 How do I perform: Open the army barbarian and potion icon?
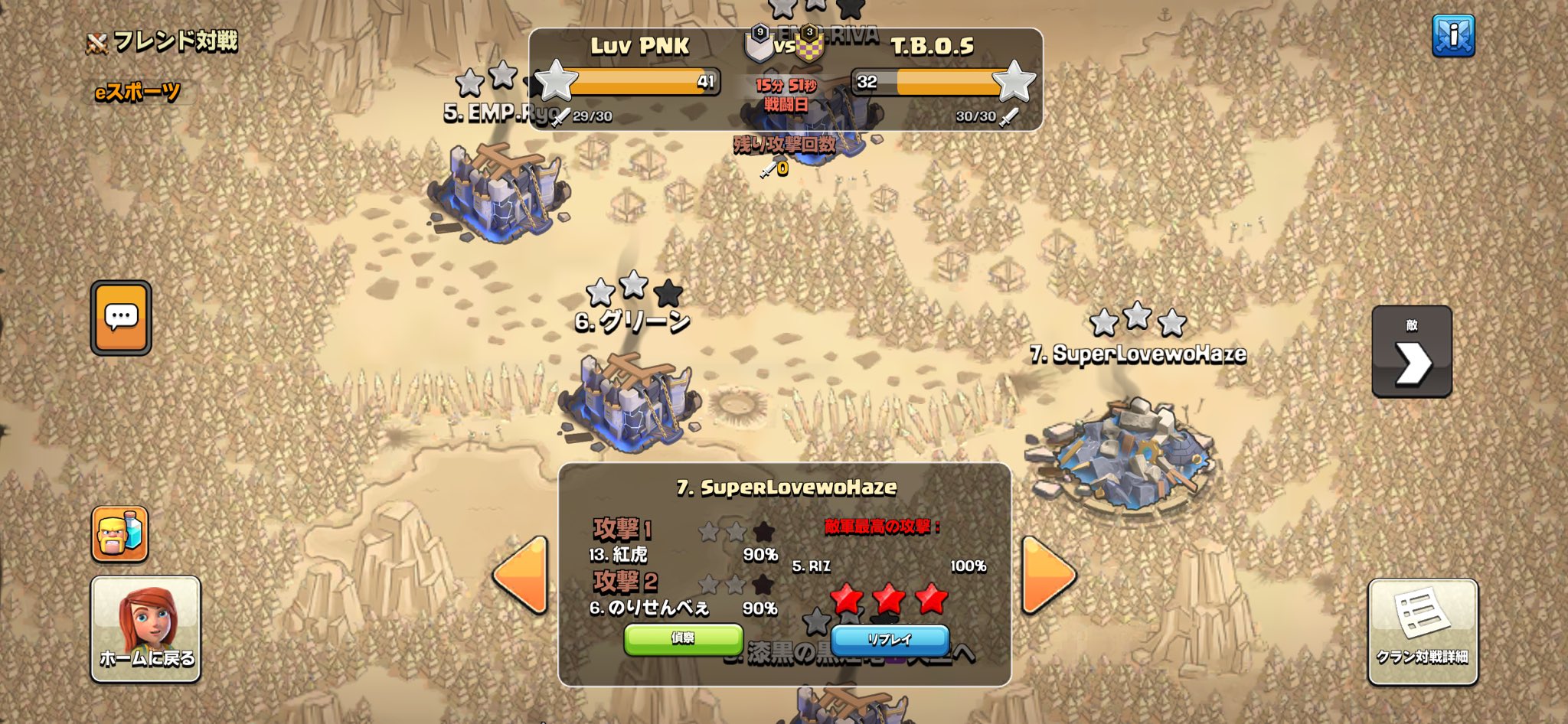(x=120, y=533)
